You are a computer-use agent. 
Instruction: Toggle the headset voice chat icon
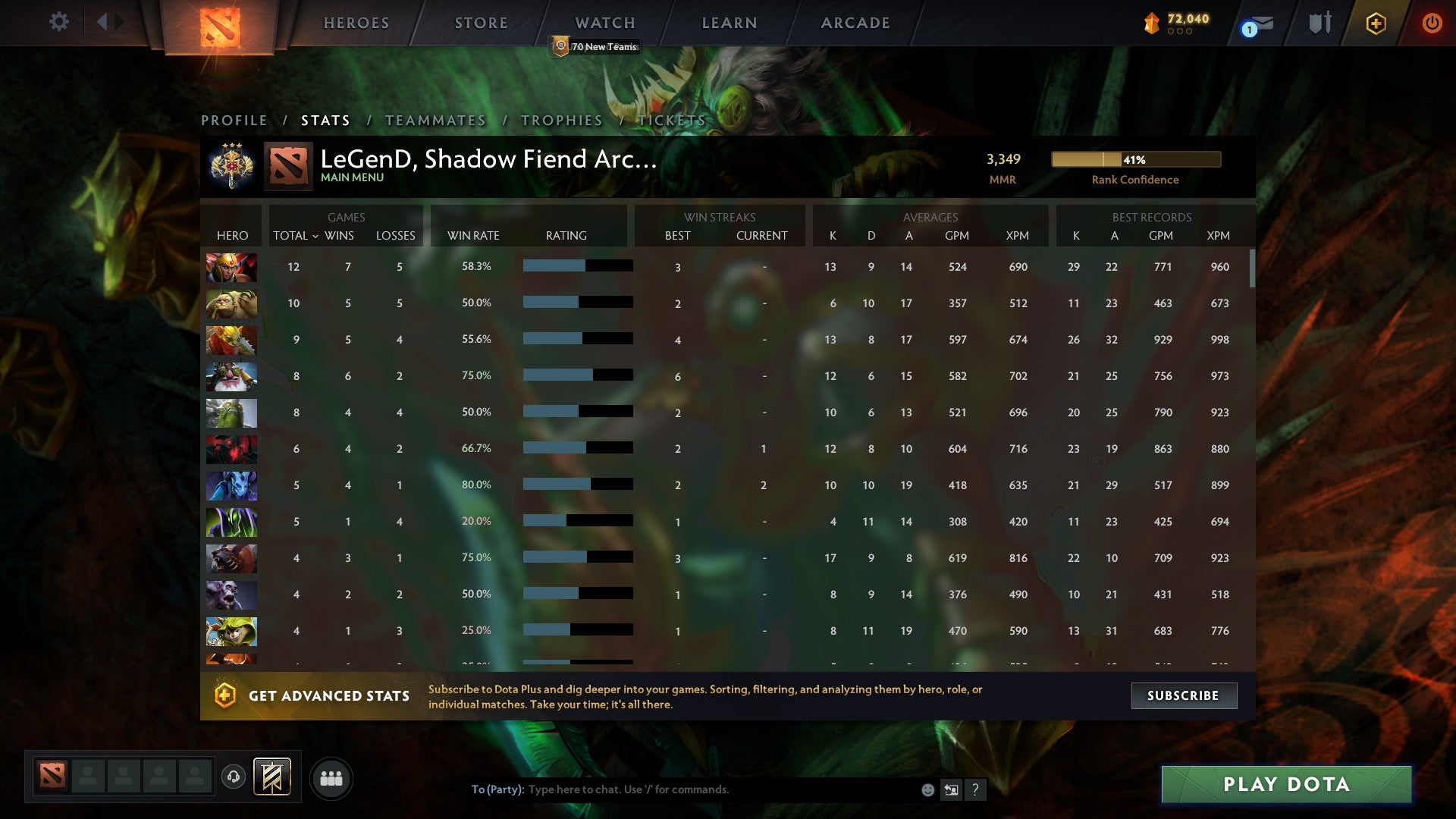tap(234, 777)
